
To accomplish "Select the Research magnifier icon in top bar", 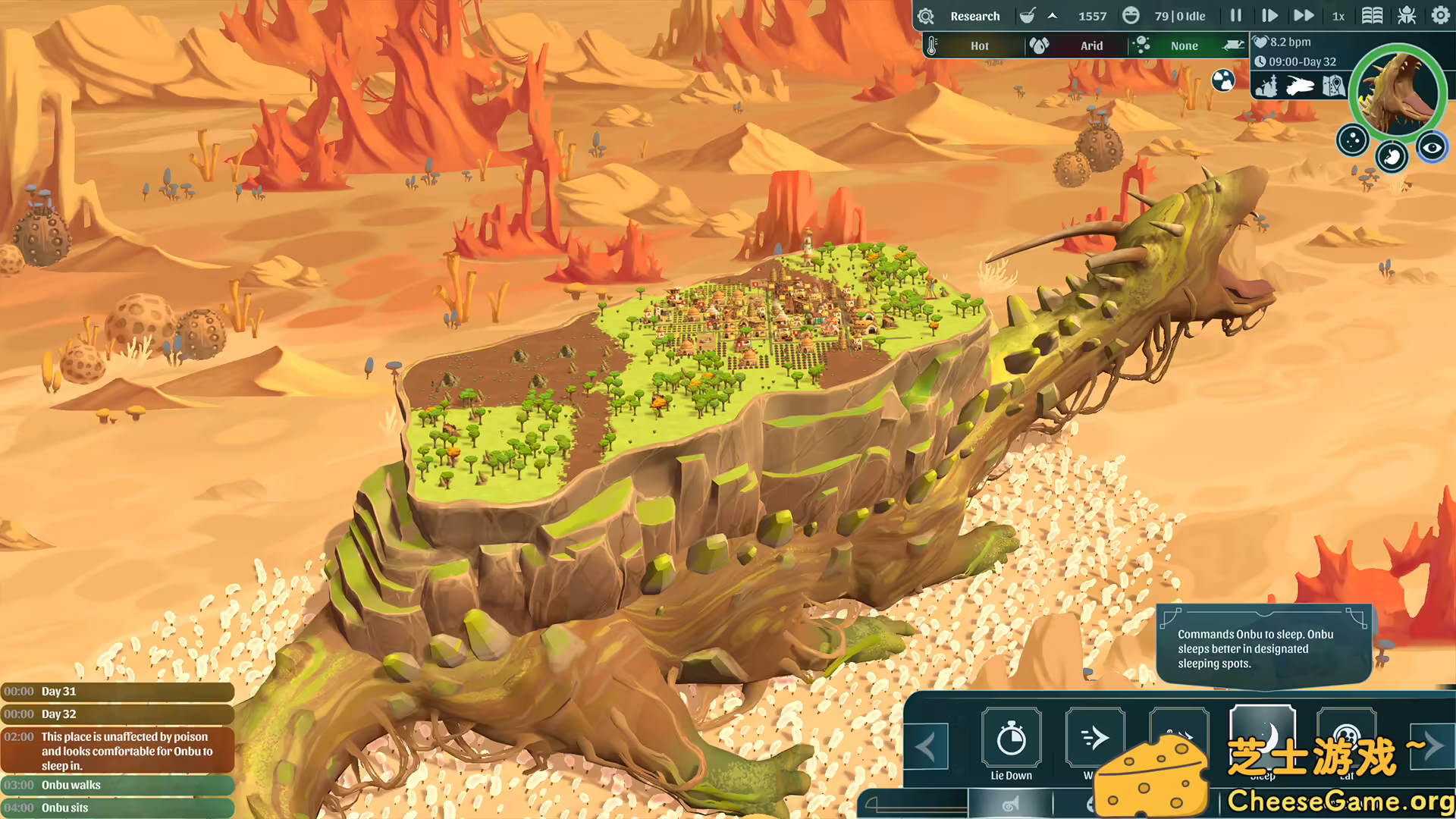I will tap(926, 16).
